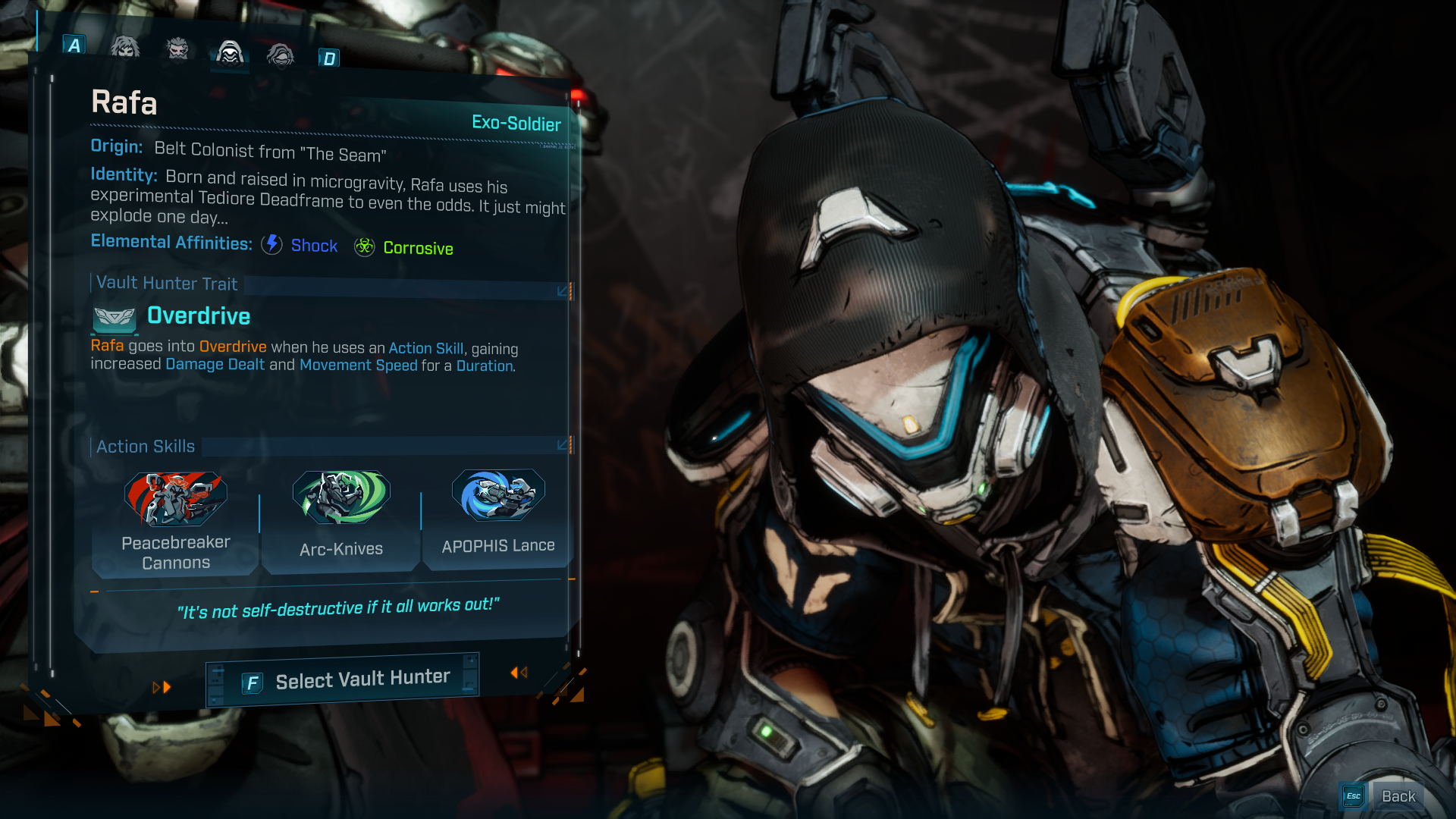Switch to the D navigation tab

coord(329,57)
